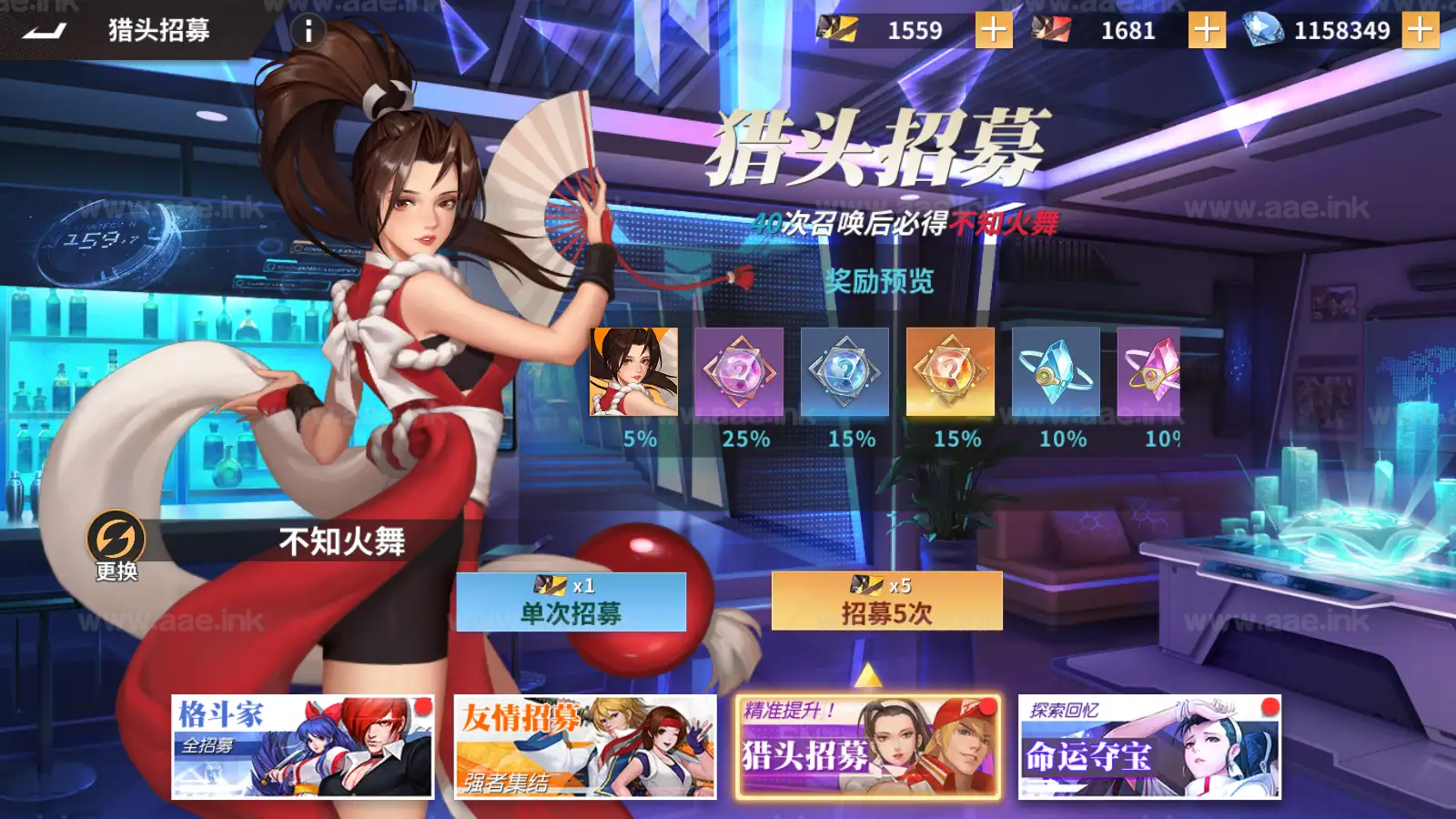View the 5% Mai Shiranui reward preview icon
Screen dimensions: 1456x819
(x=636, y=373)
